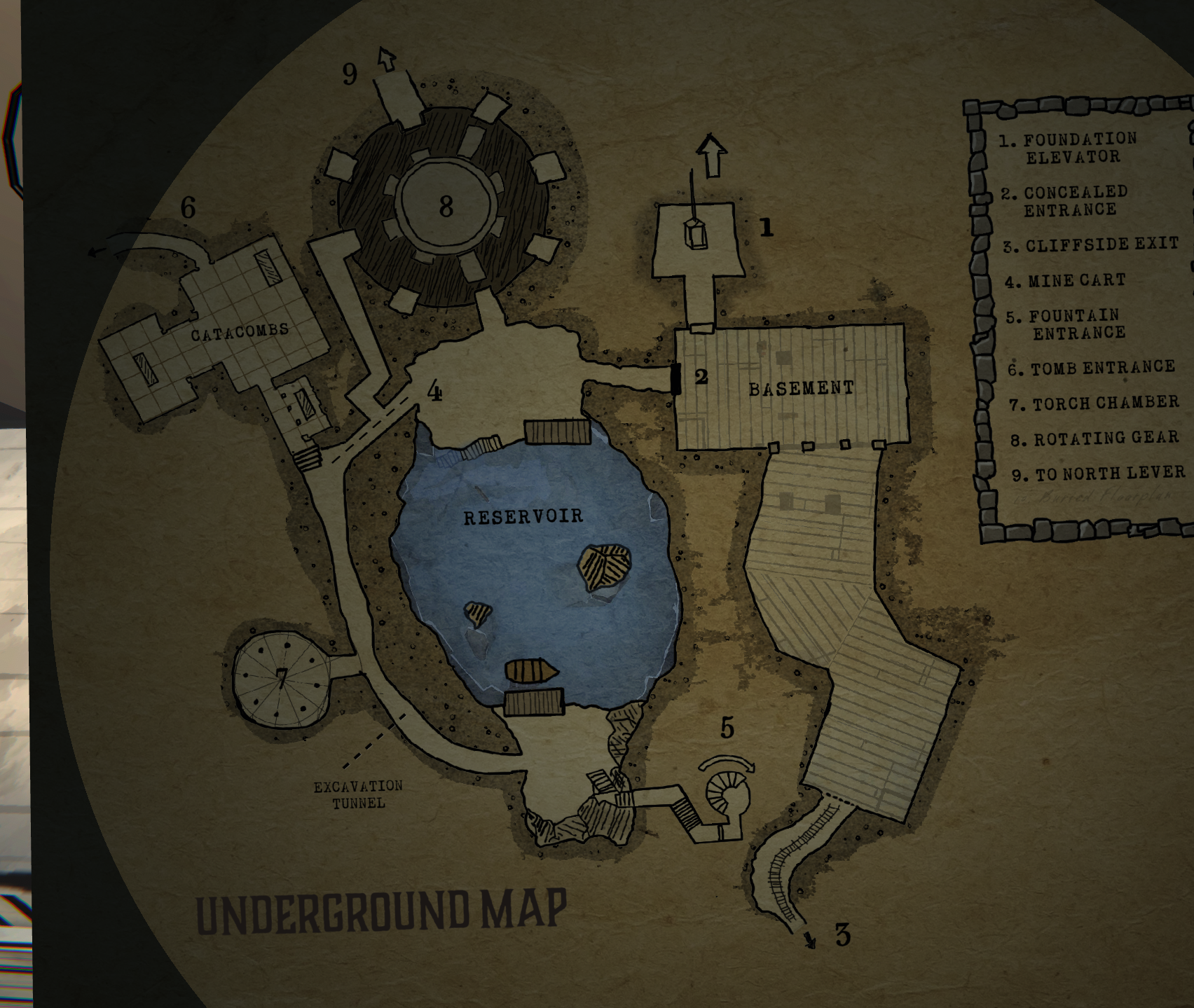The height and width of the screenshot is (1008, 1194).
Task: Select the To North Lever legend entry
Action: click(1099, 474)
